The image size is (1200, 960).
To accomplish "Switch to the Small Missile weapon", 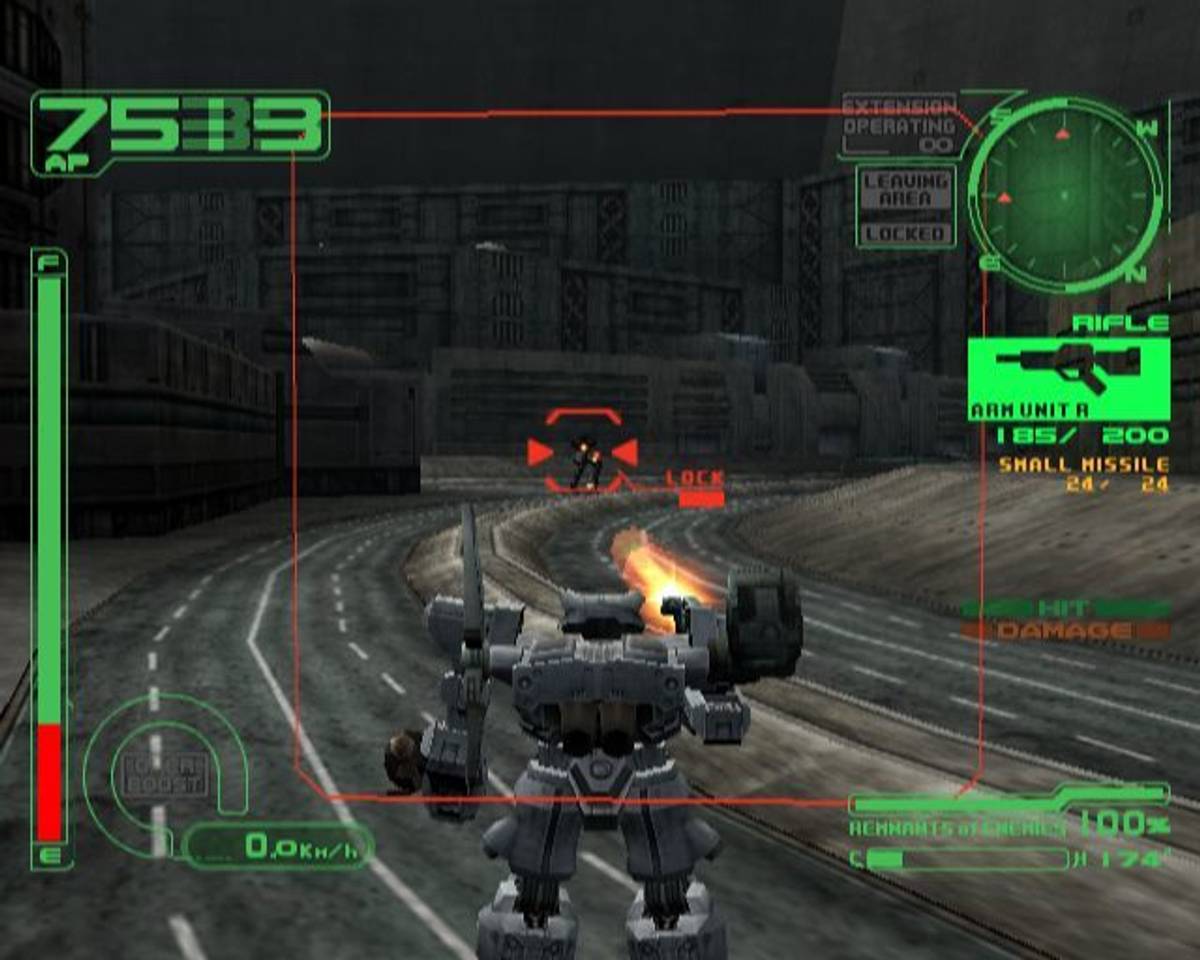I will [x=1083, y=465].
